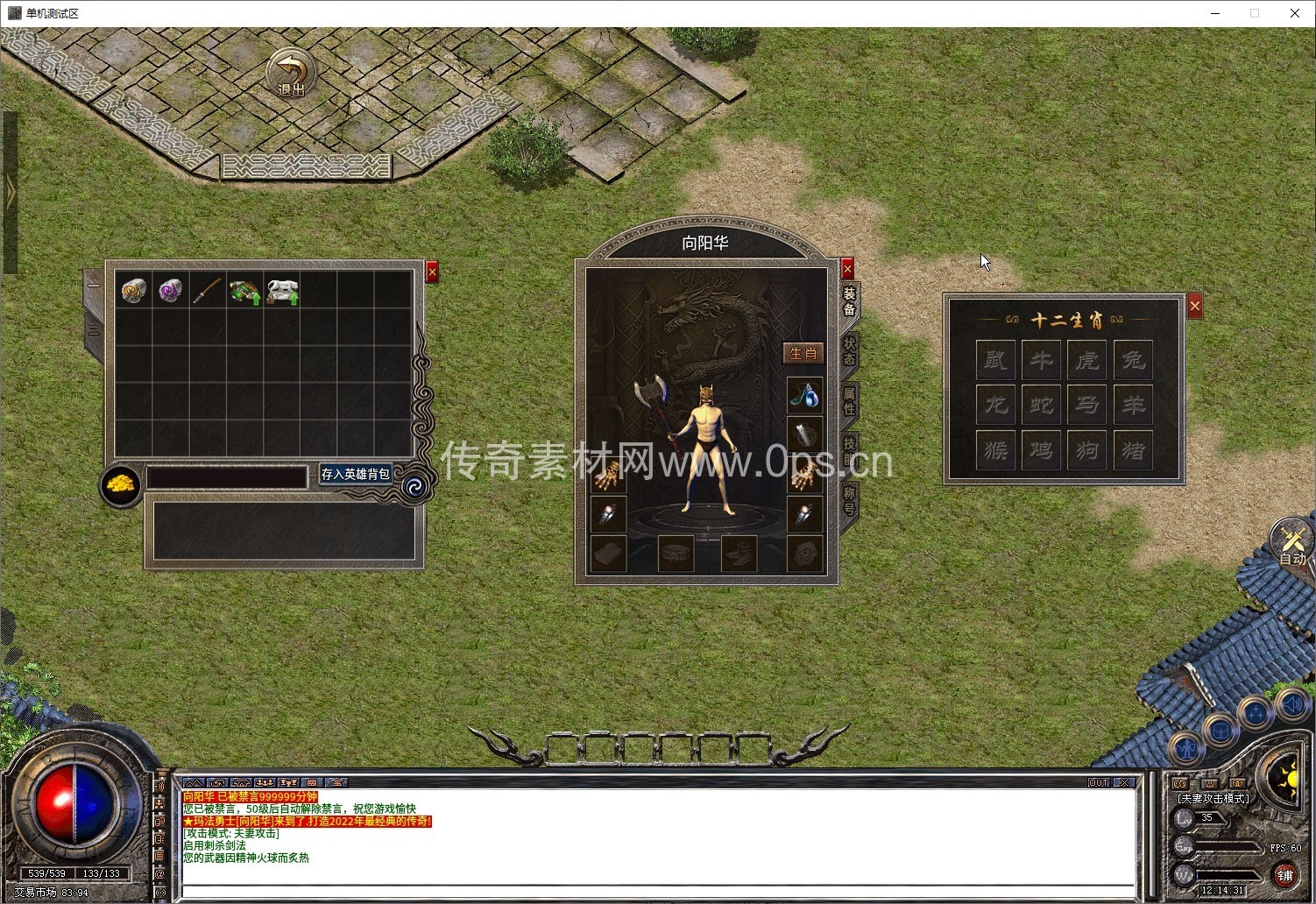
Task: Open the red 铺 shop button
Action: (1285, 874)
